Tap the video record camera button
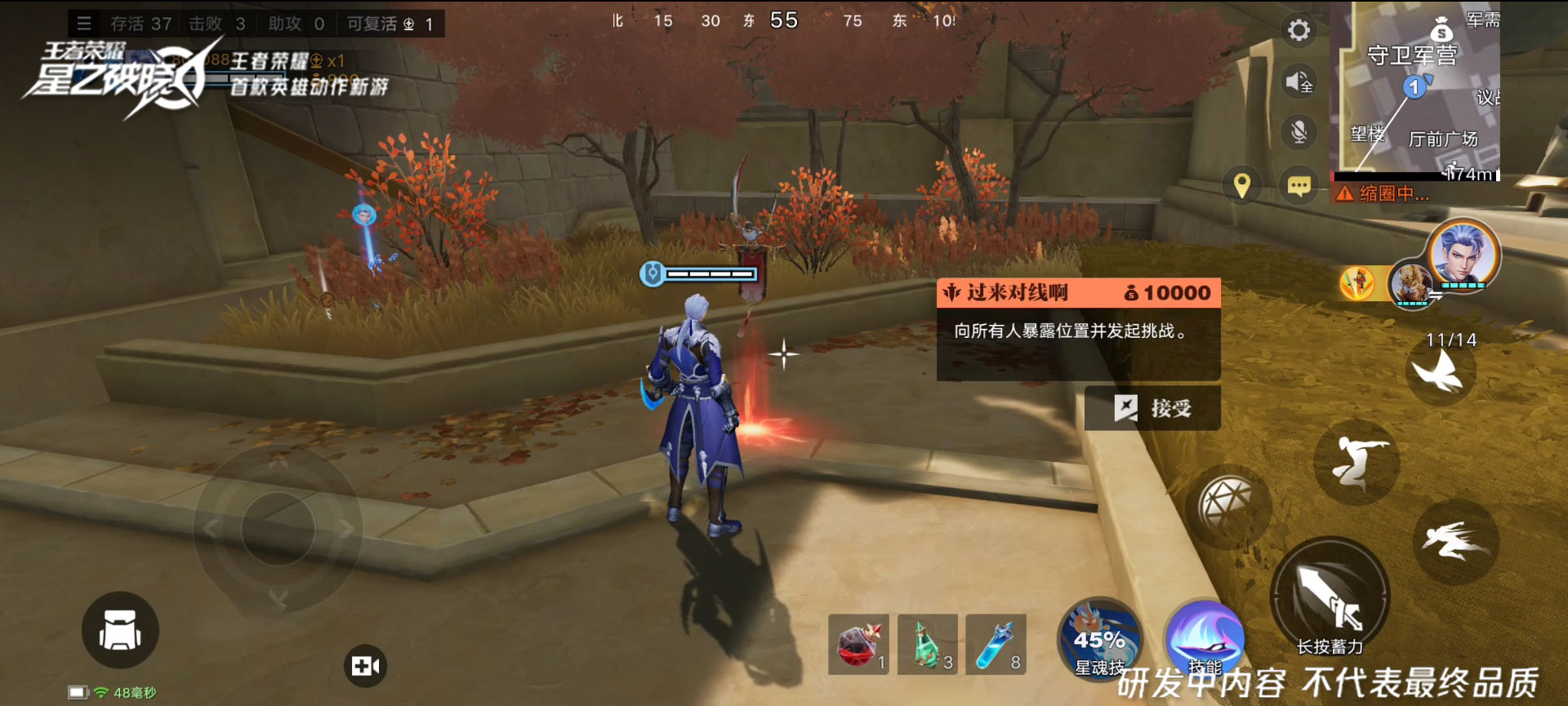The image size is (1568, 706). 365,666
